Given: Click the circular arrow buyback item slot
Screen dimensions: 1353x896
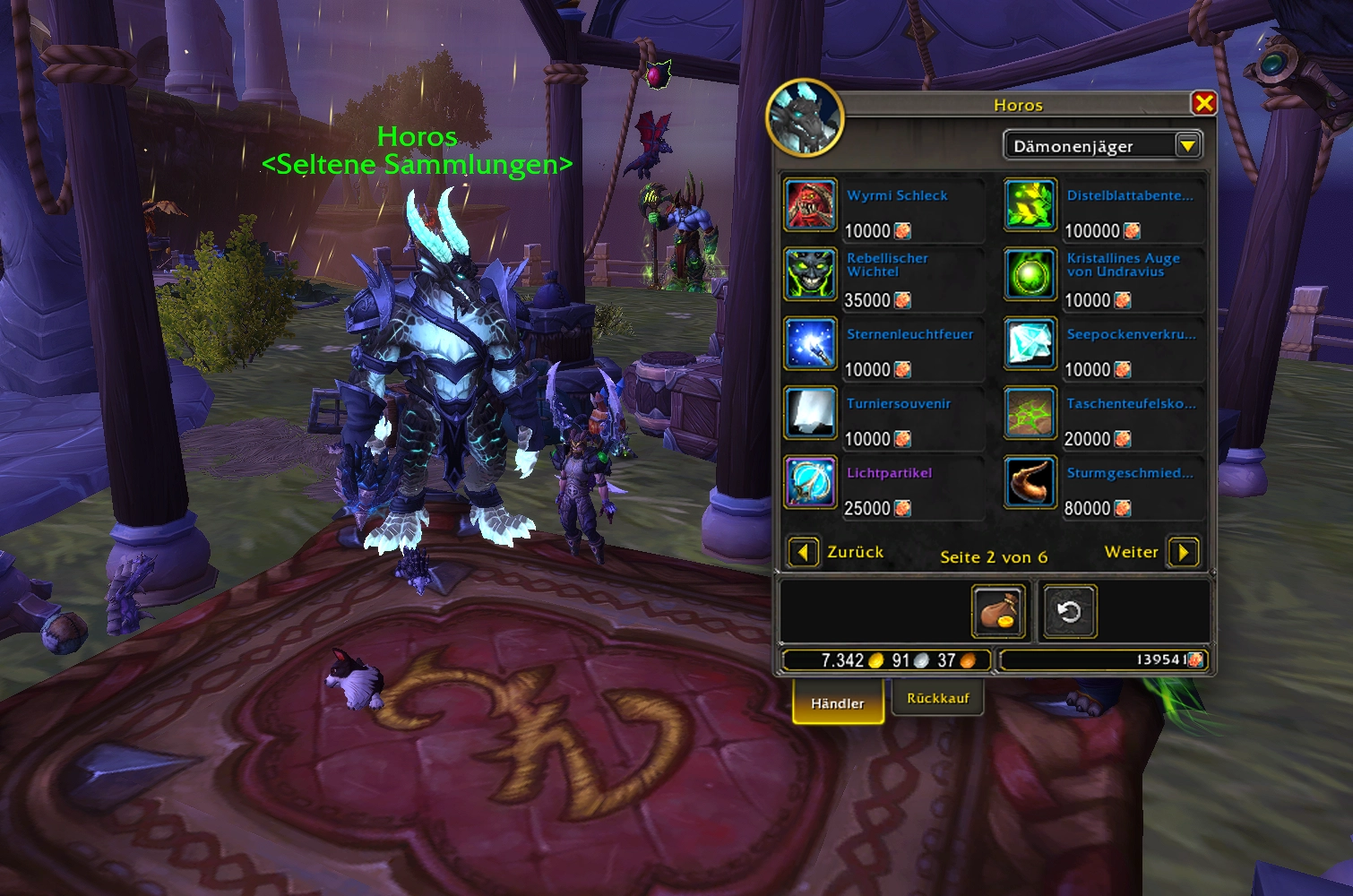Looking at the screenshot, I should coord(1069,612).
